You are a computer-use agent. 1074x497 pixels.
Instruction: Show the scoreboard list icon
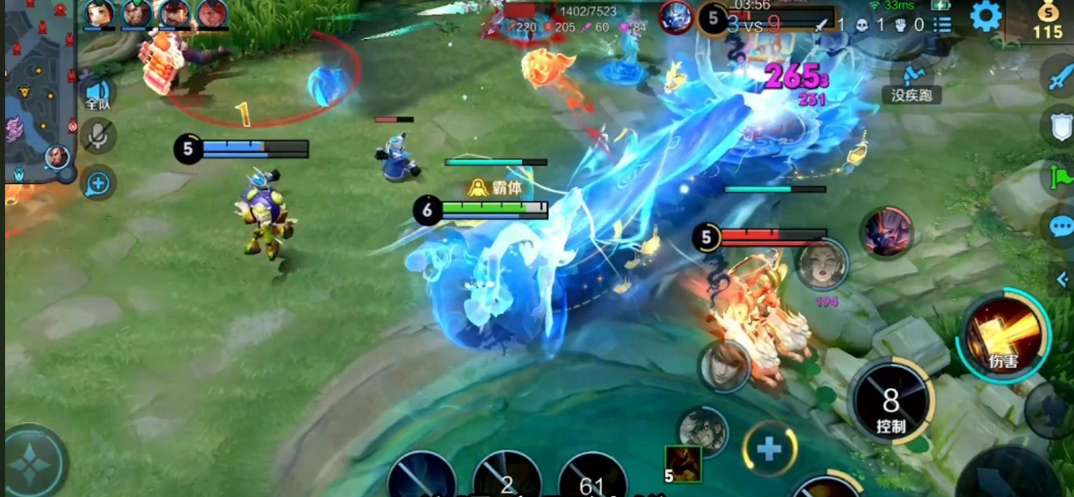(x=942, y=24)
